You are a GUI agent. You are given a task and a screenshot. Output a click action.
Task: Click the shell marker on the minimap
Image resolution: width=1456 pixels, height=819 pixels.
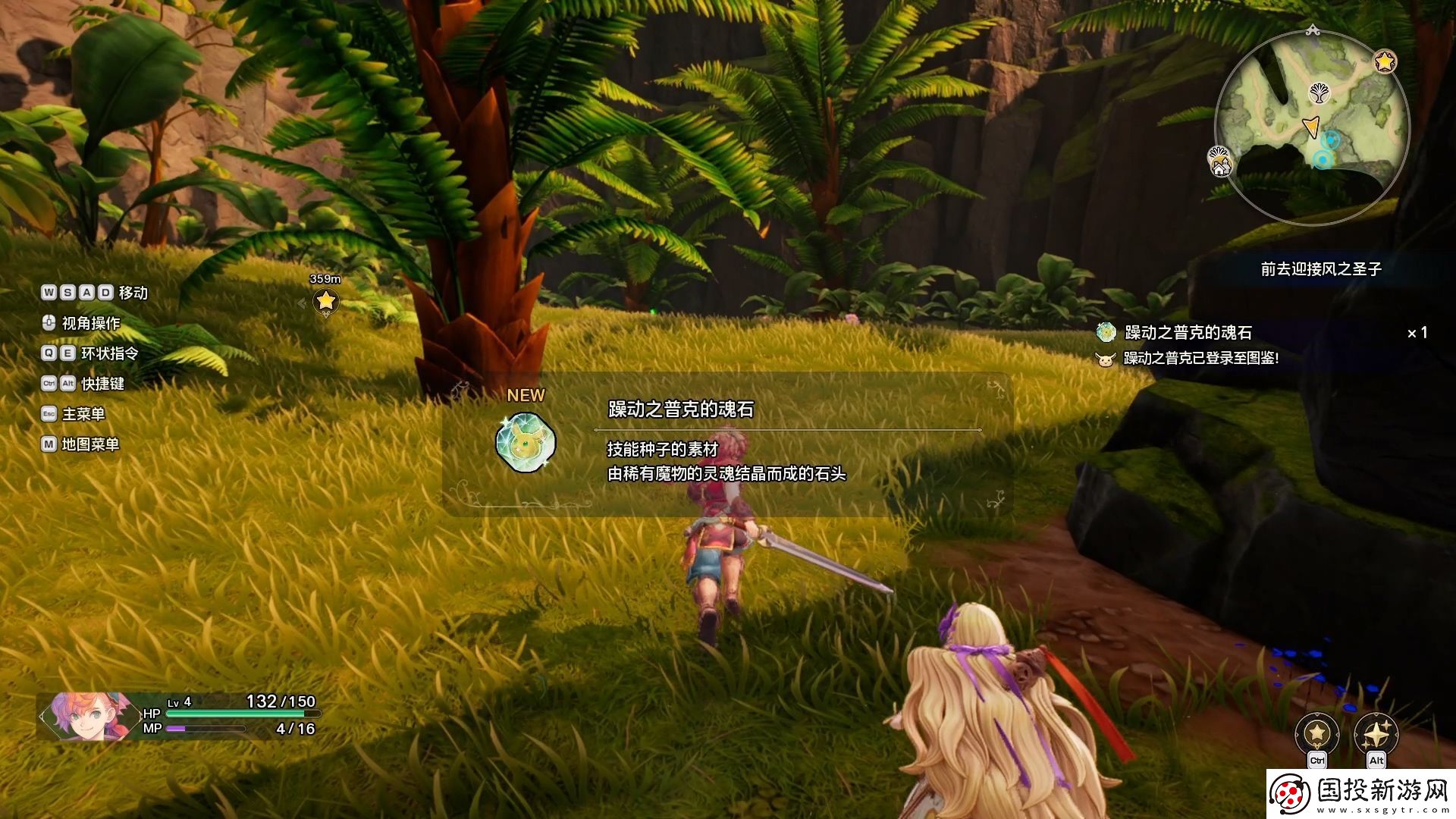(x=1320, y=93)
